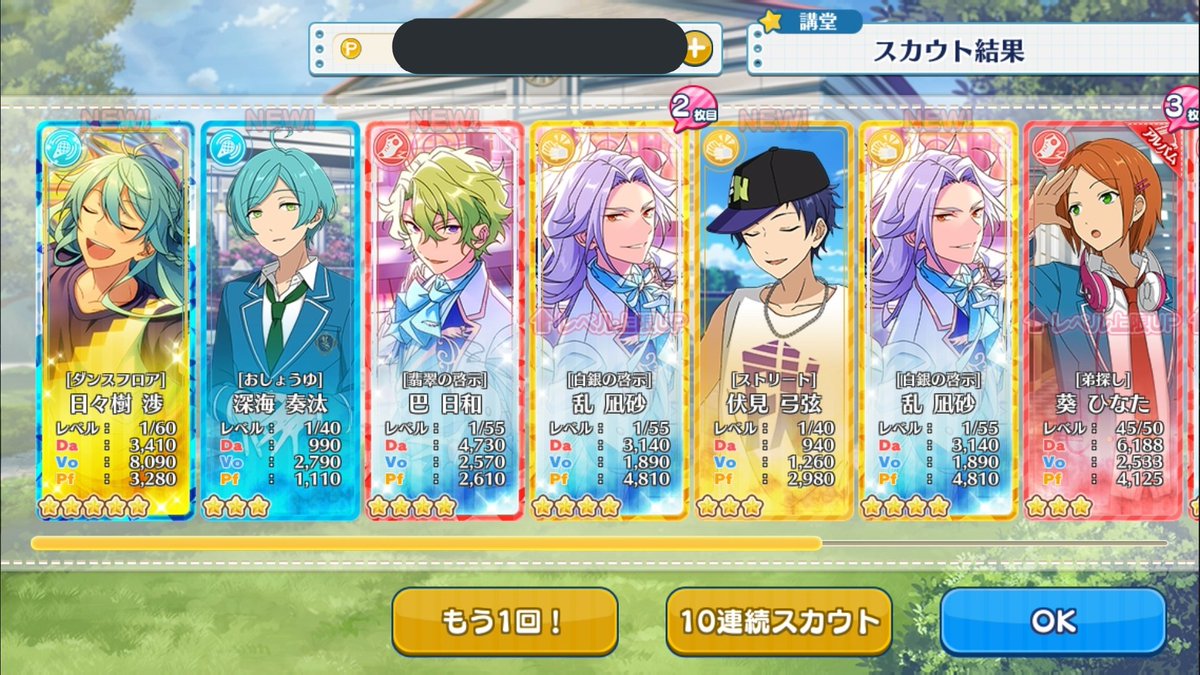Click the yellow card list scrollbar
Screen dimensions: 1200x675
[x=425, y=543]
